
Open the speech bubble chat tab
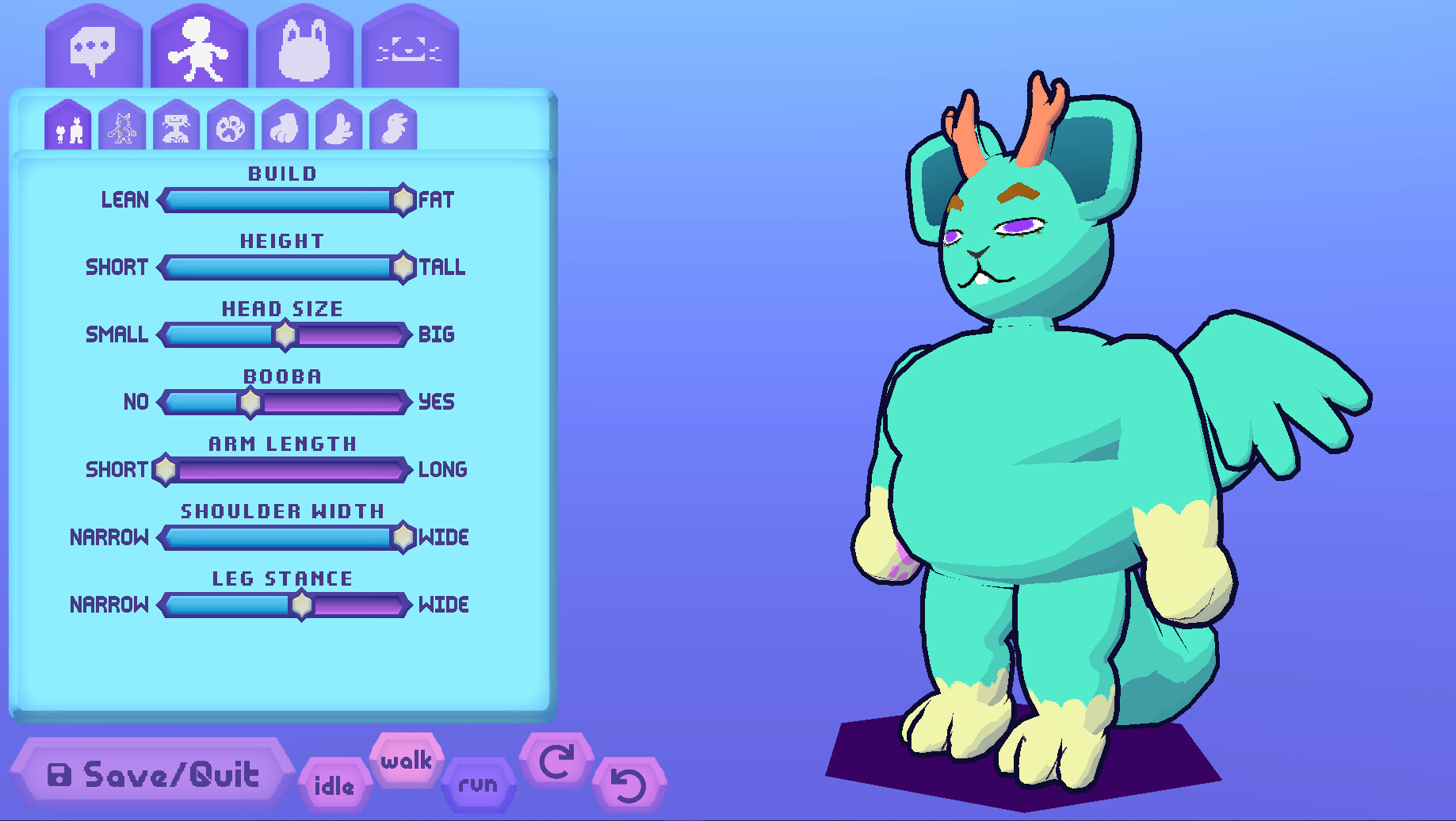pos(93,48)
